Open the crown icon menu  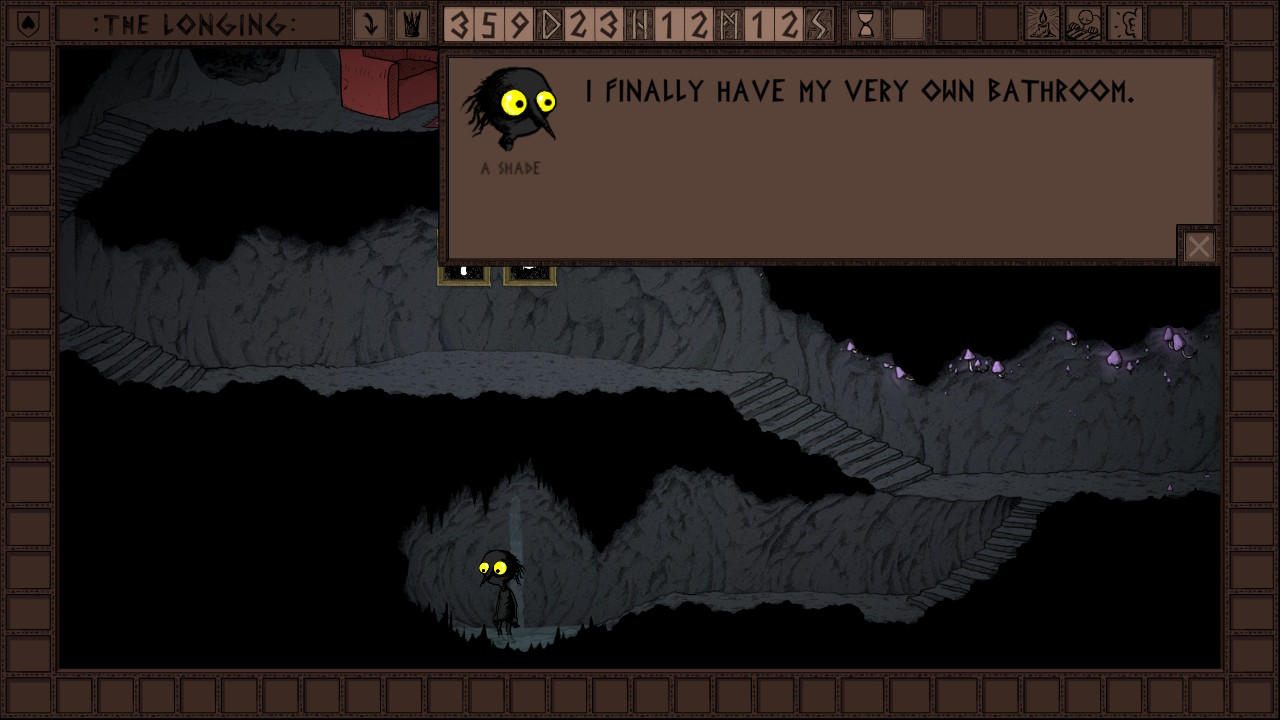coord(411,24)
